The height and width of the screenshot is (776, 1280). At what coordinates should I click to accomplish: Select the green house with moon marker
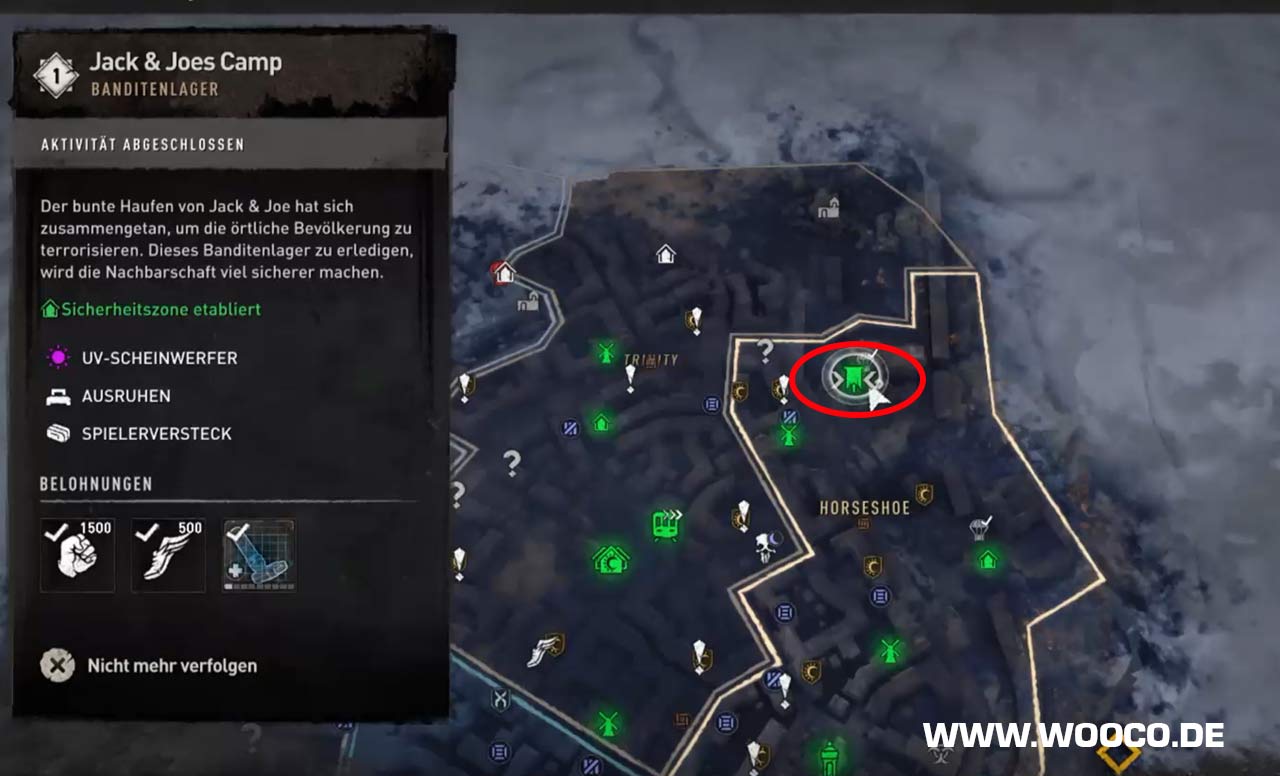click(610, 557)
